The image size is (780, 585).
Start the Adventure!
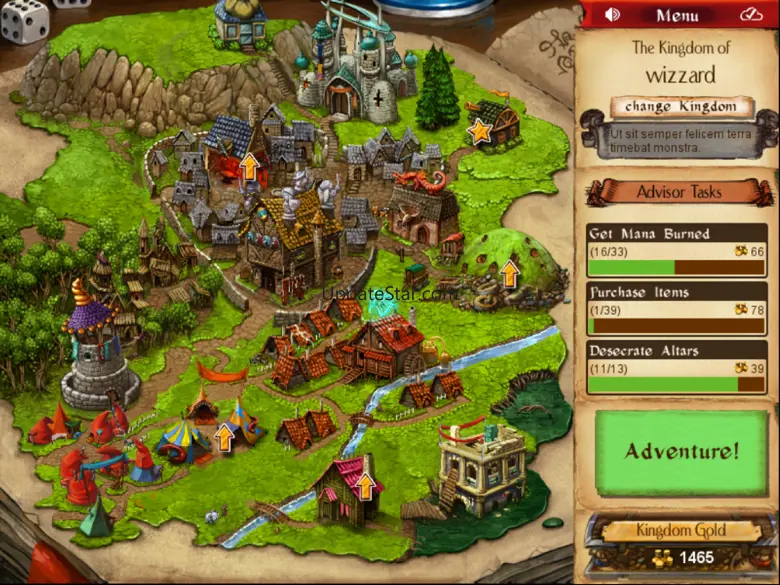tap(681, 451)
